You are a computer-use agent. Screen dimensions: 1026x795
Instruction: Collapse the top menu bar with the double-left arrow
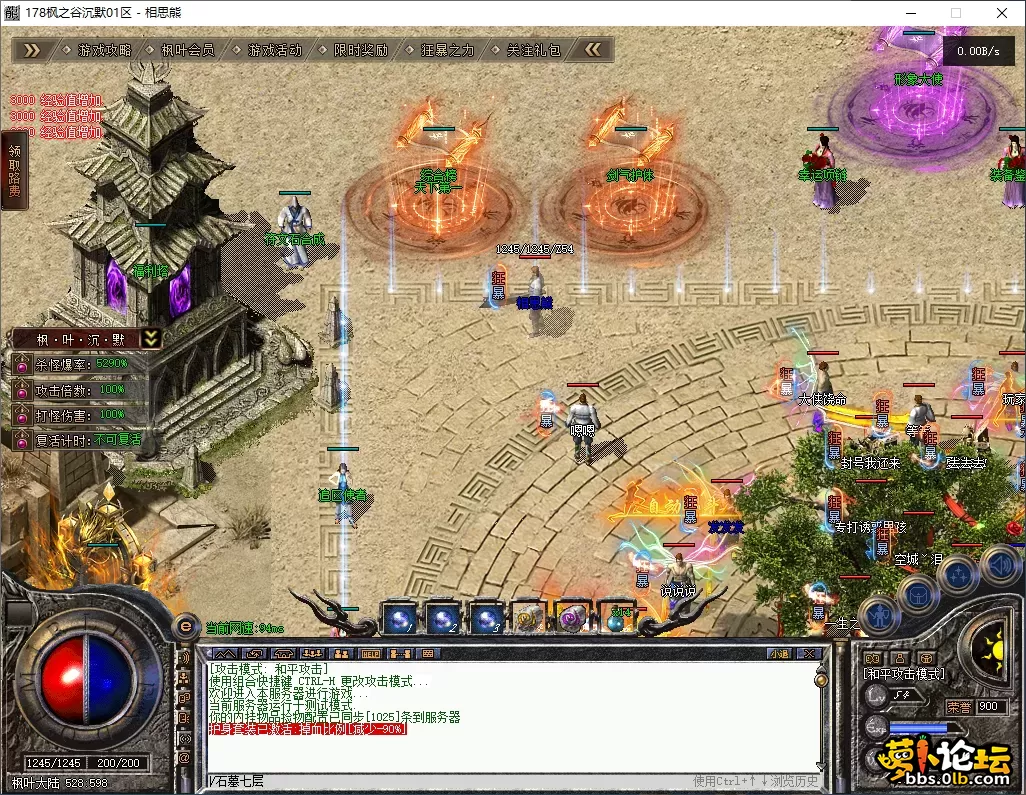593,50
